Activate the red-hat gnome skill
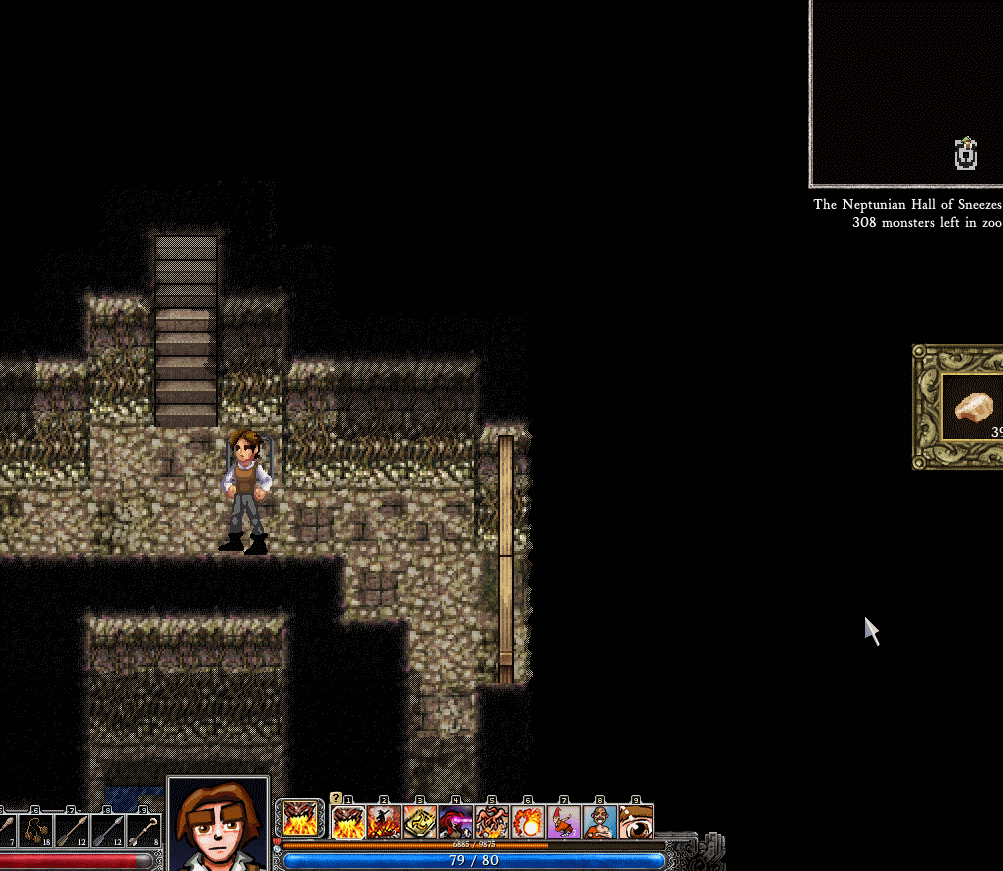 tap(564, 822)
